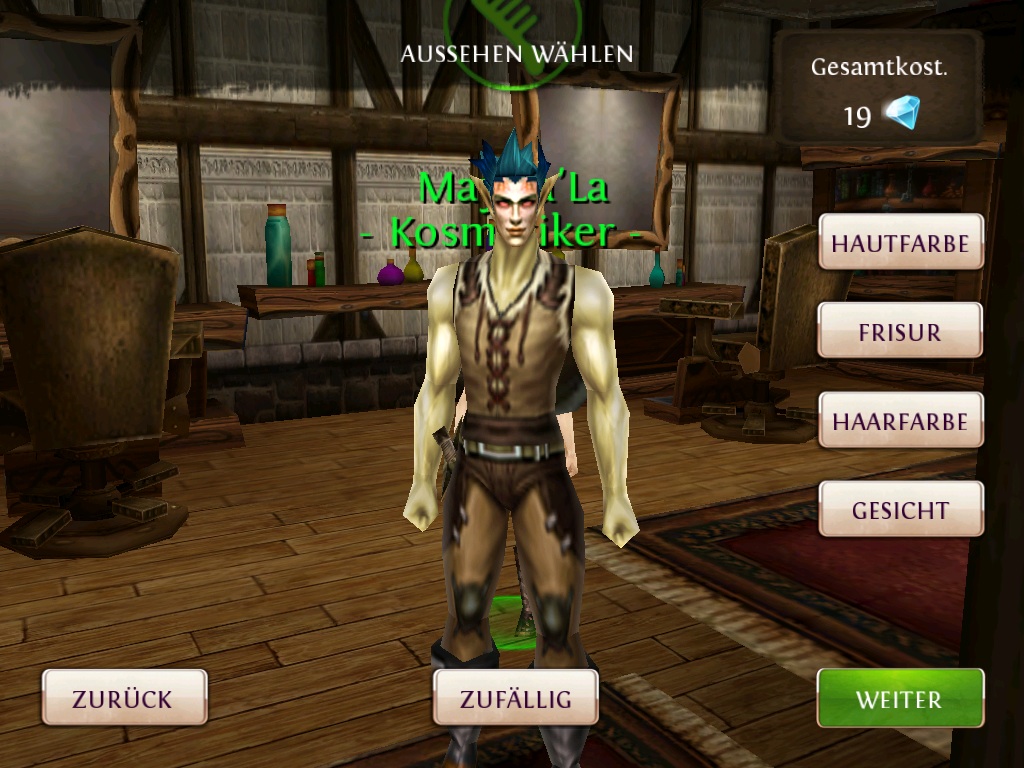Choose the Frisur hairstyle button
Screen dimensions: 1024x768
click(900, 331)
